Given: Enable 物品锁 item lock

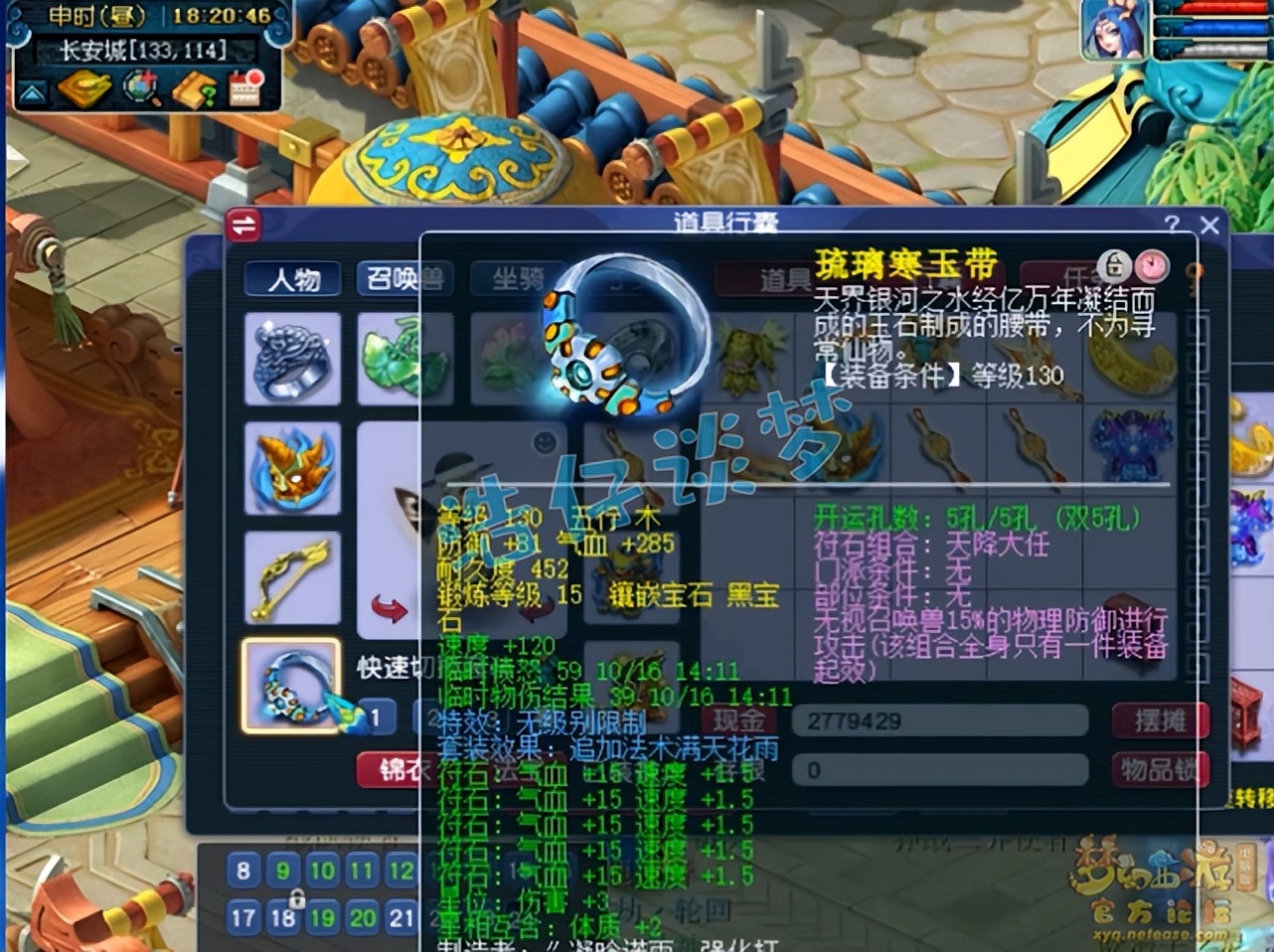Looking at the screenshot, I should pyautogui.click(x=1163, y=768).
